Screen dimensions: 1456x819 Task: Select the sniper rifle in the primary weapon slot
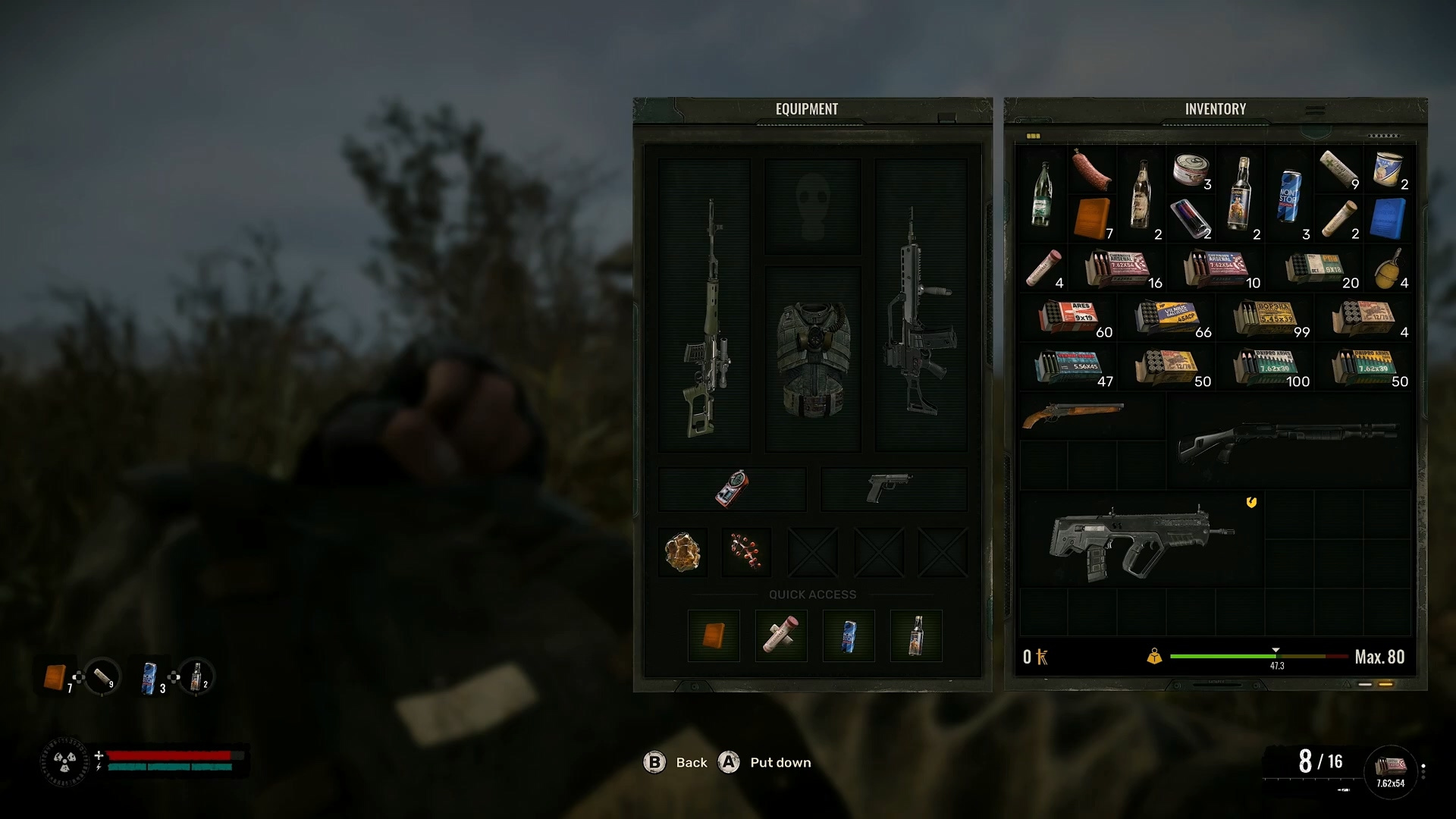(705, 318)
